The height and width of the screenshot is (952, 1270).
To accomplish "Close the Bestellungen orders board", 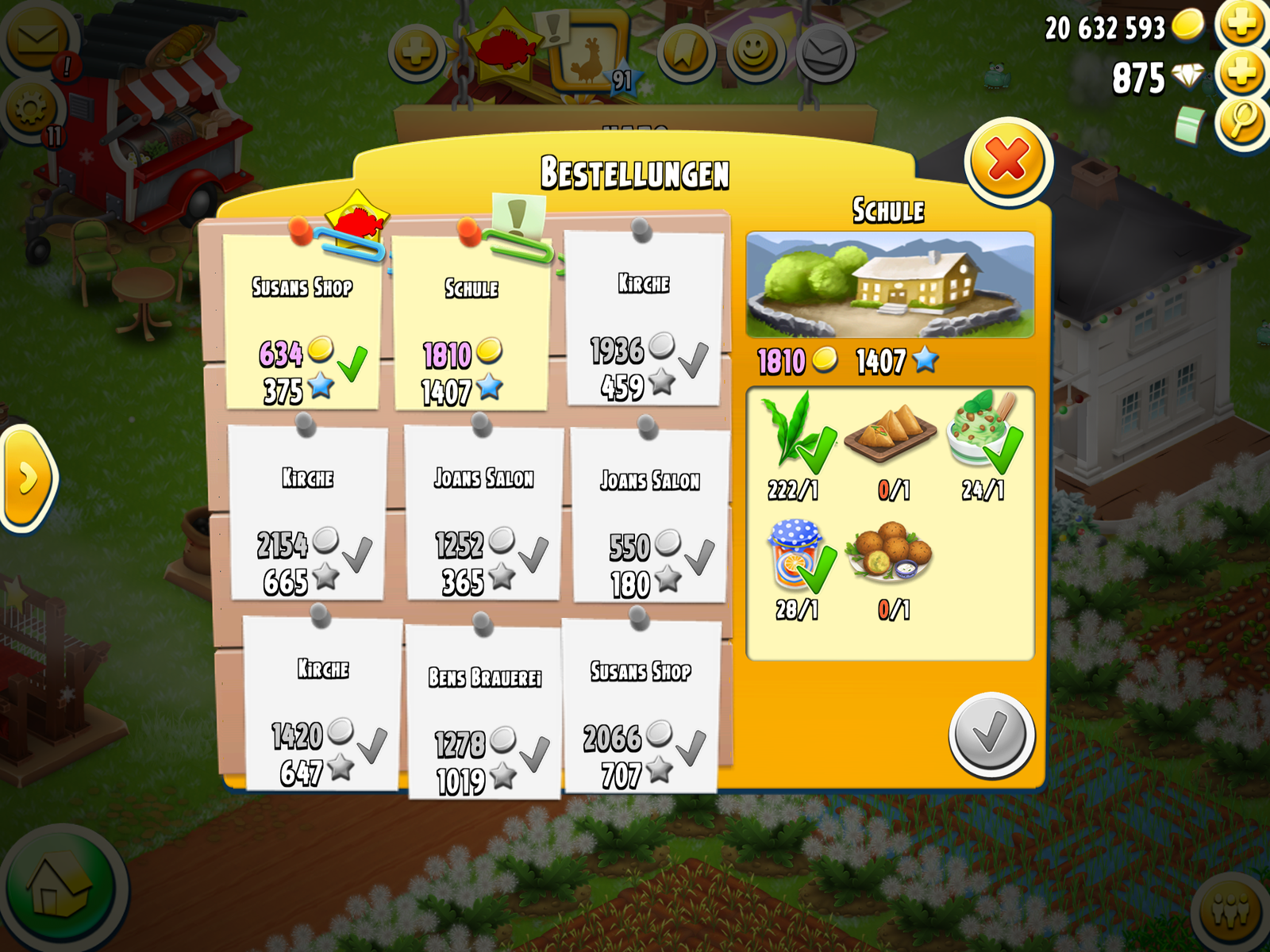I will [x=1008, y=161].
